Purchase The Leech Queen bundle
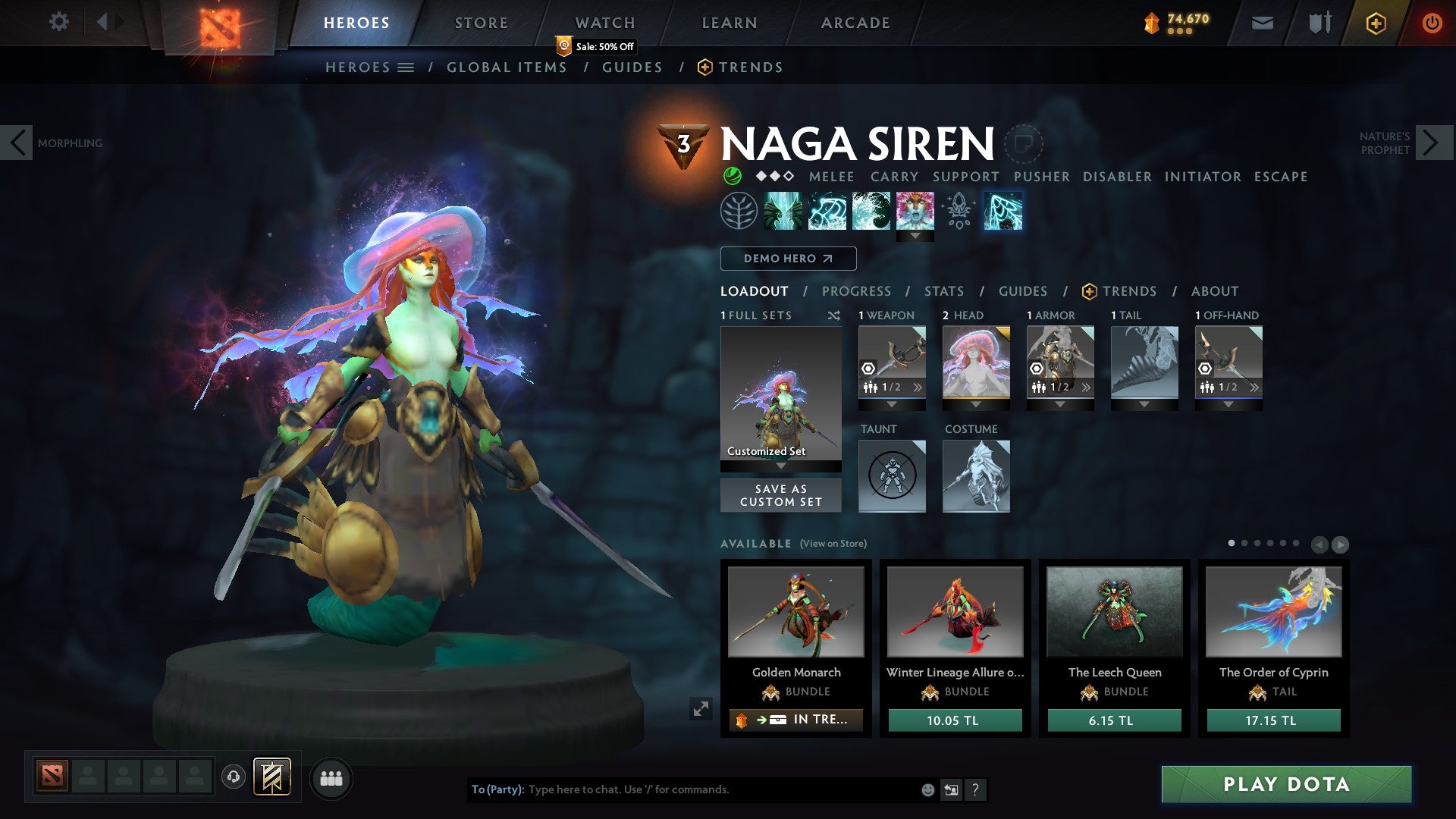Viewport: 1456px width, 819px height. 1114,720
